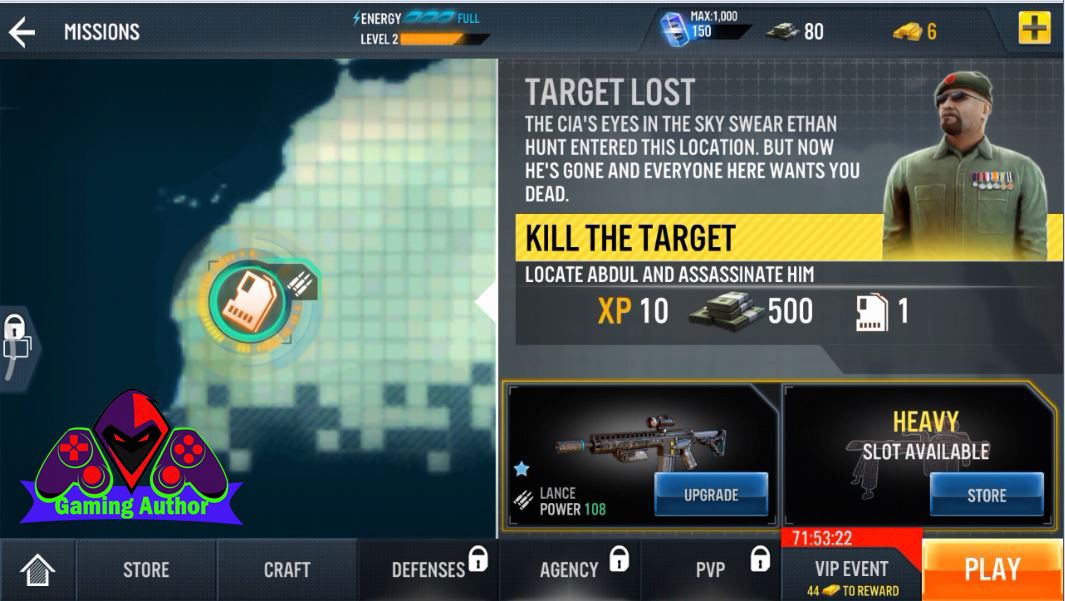Viewport: 1065px width, 601px height.
Task: Go to the Store tab
Action: tap(146, 570)
